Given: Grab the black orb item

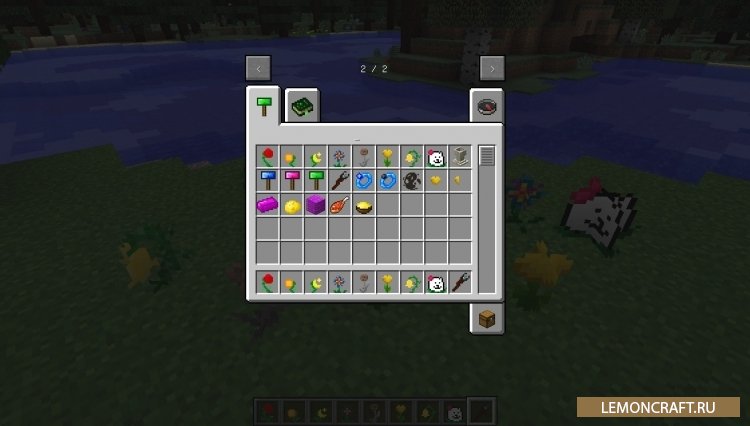Looking at the screenshot, I should (x=412, y=181).
